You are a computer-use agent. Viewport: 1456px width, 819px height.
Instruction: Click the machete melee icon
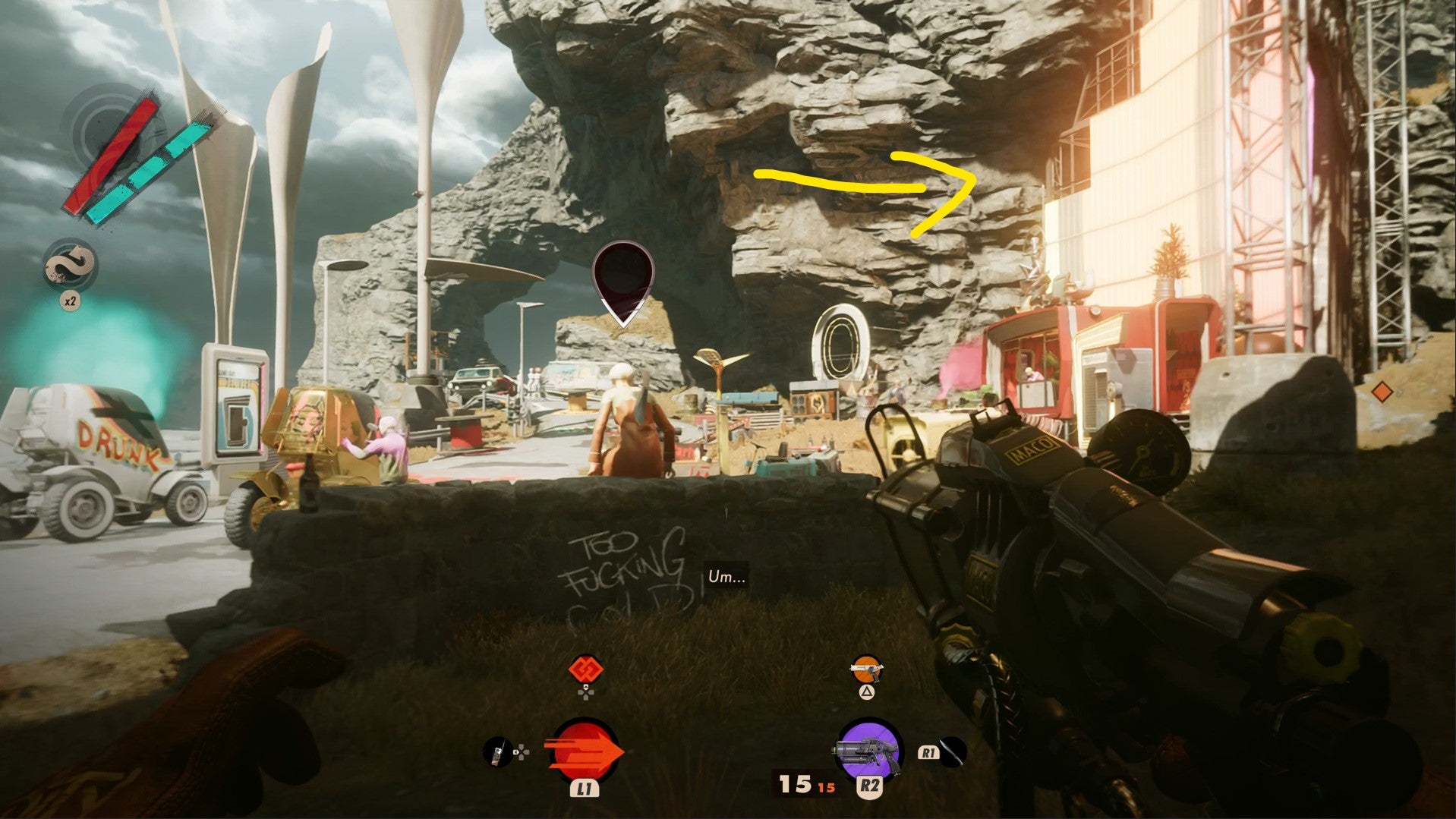pos(952,751)
